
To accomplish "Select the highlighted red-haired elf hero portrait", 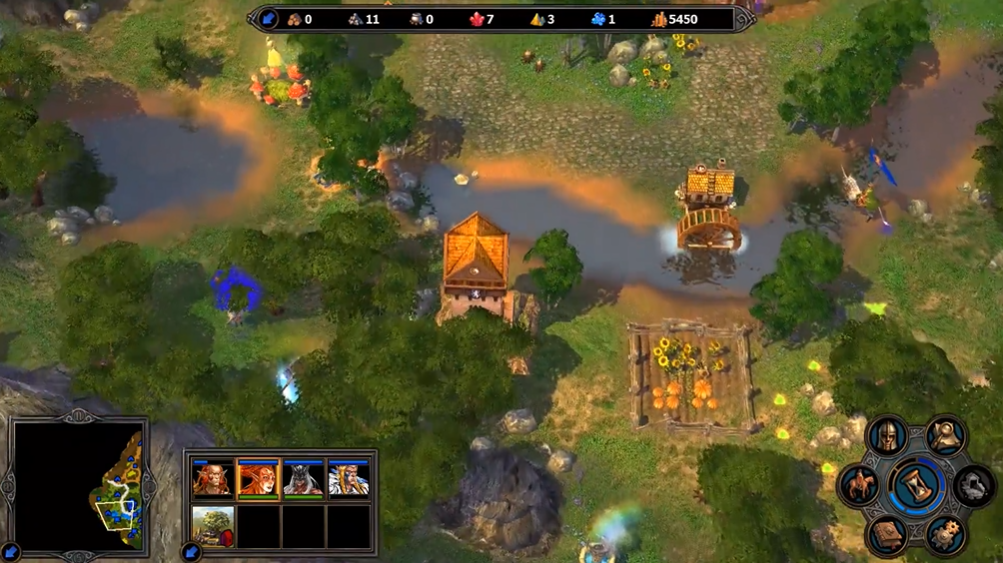I will point(258,480).
